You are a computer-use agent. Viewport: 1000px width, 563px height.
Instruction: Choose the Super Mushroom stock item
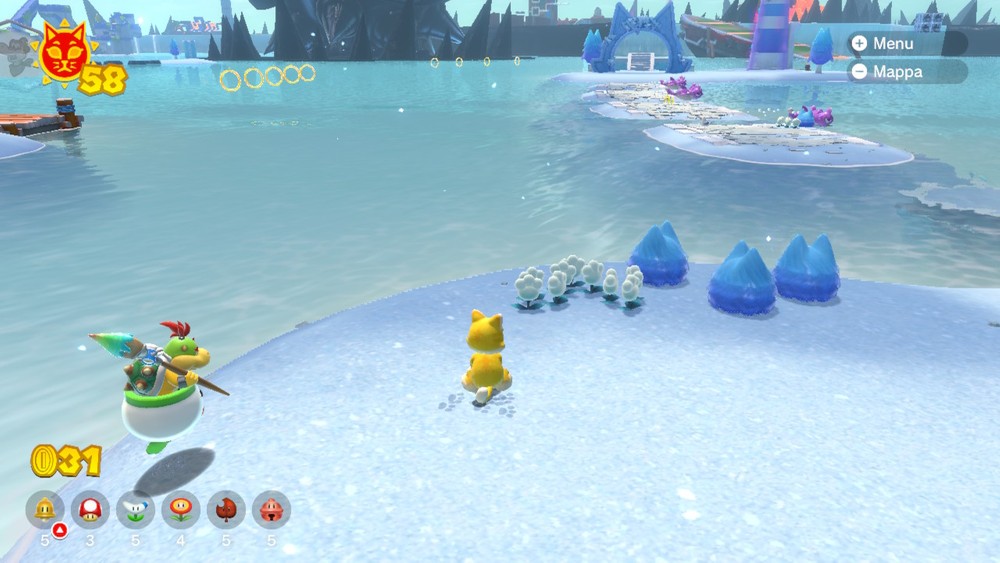tap(90, 509)
